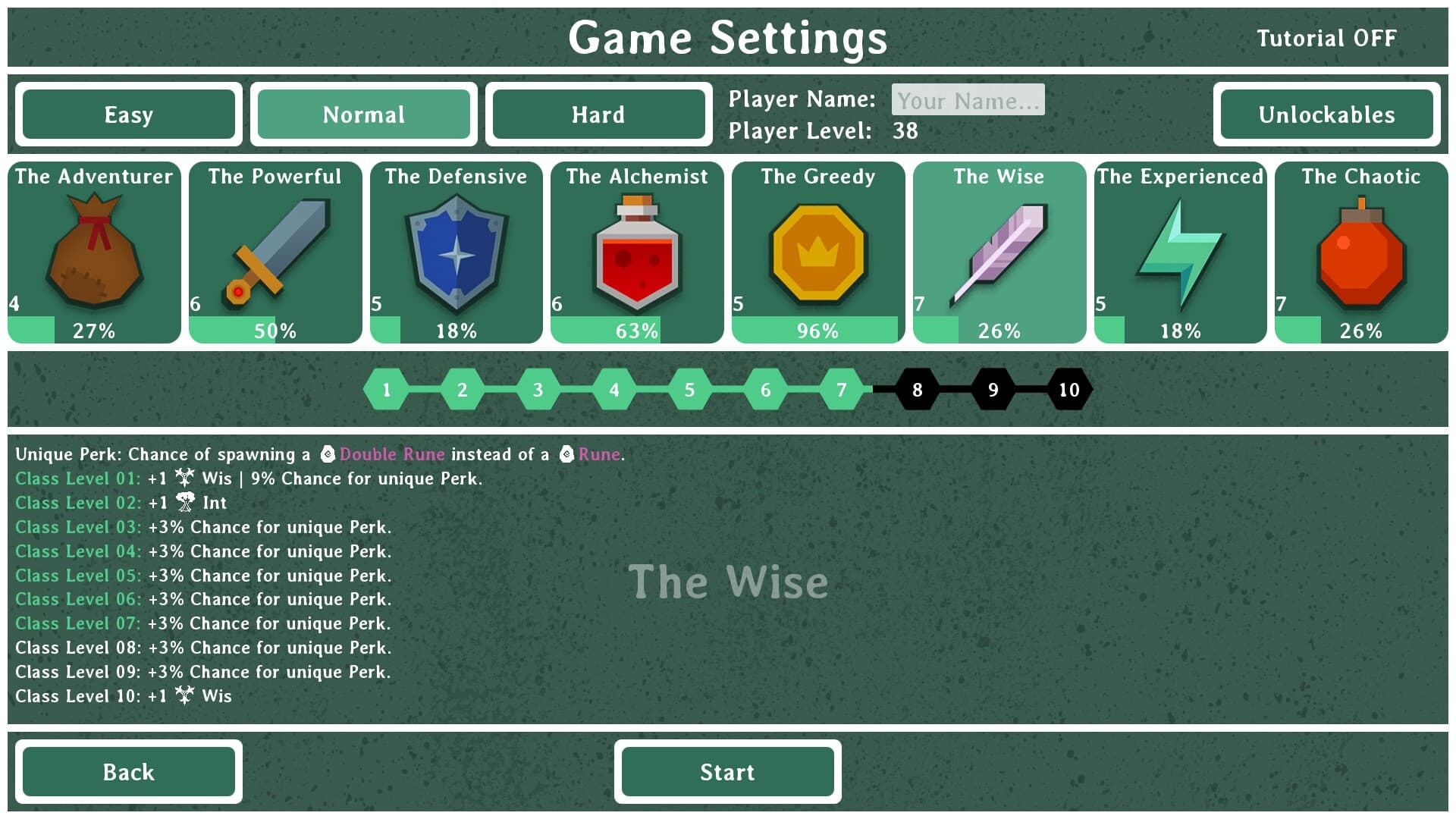The width and height of the screenshot is (1456, 819).
Task: Open the Unlockables panel
Action: tap(1326, 115)
